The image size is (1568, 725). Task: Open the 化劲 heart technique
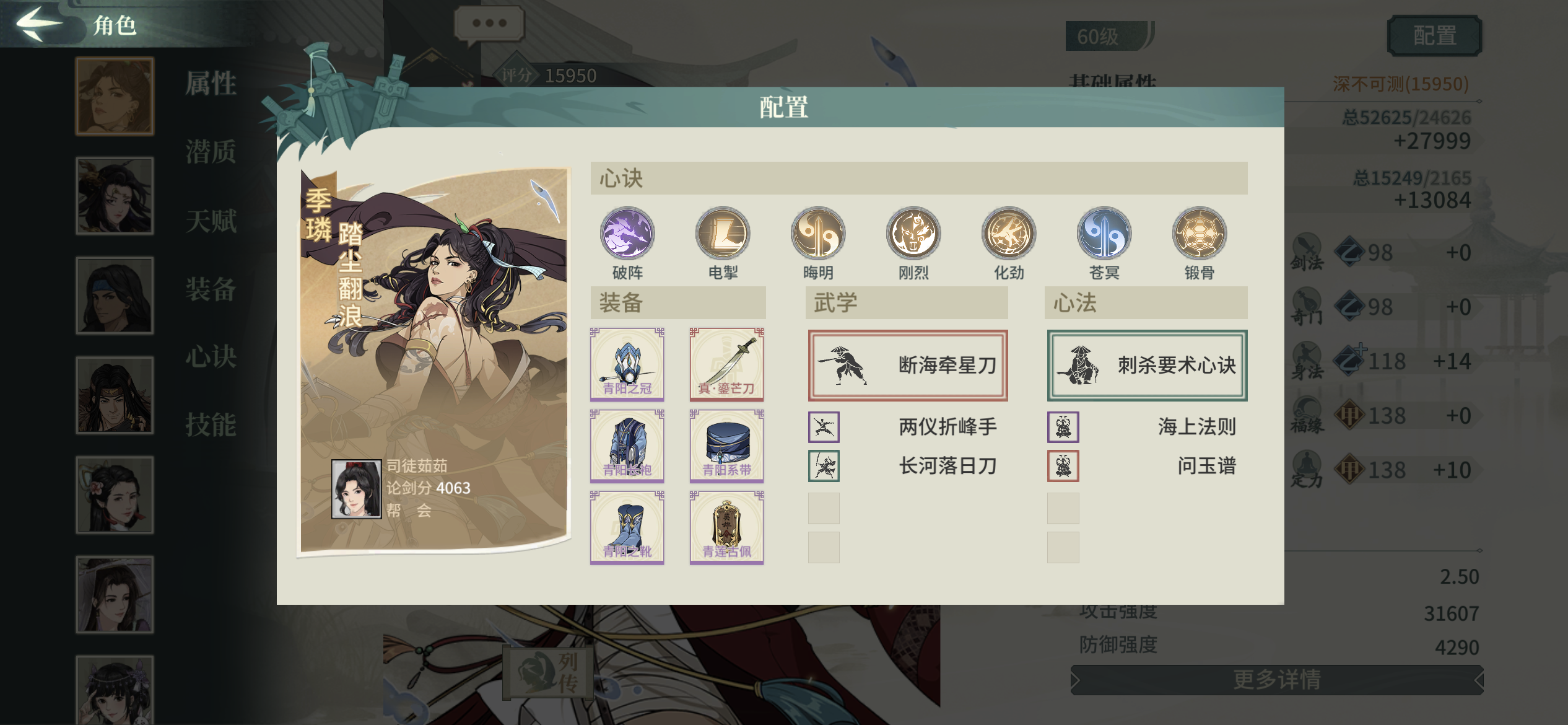pos(1008,234)
